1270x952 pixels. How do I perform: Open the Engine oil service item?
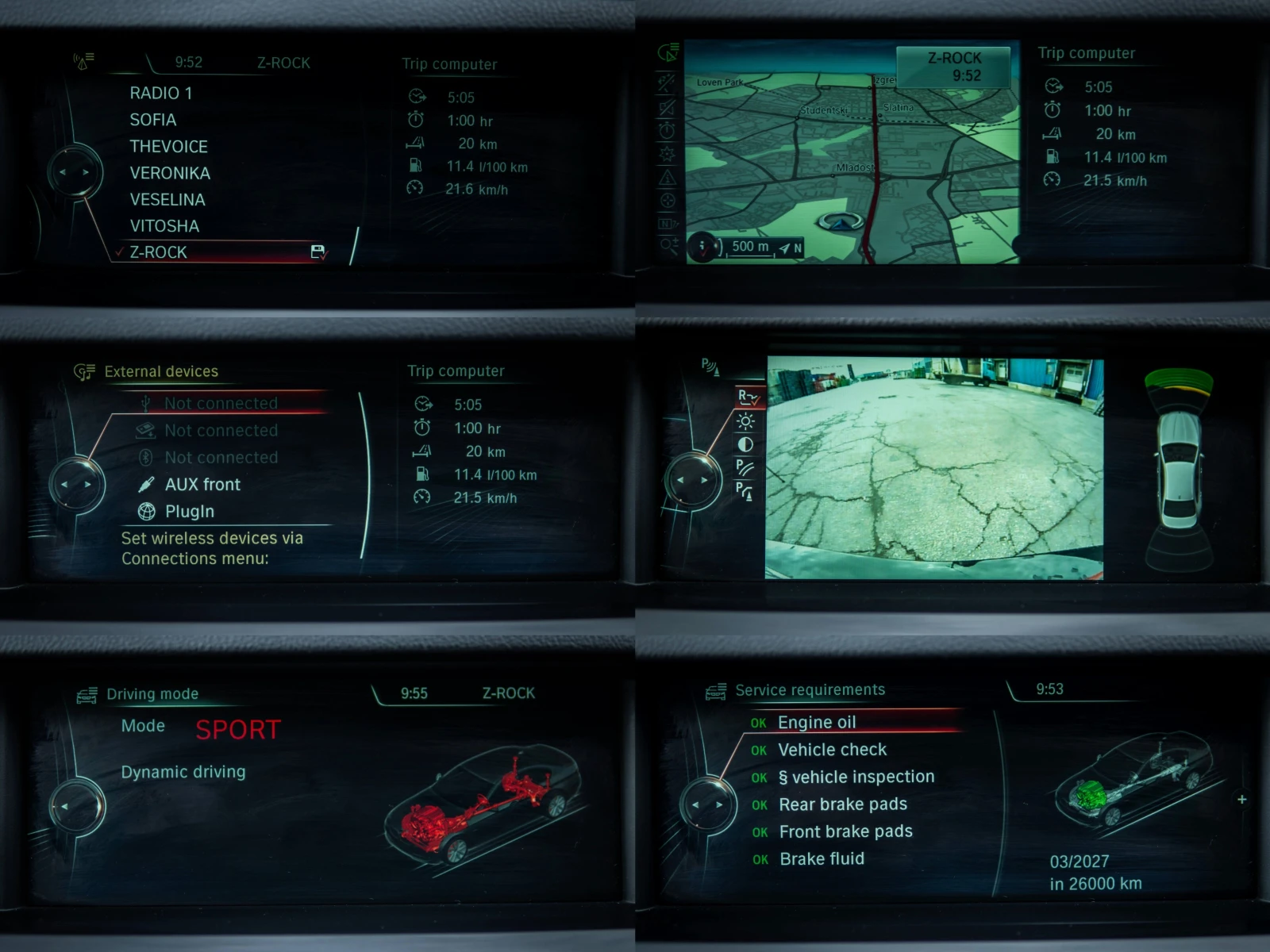pyautogui.click(x=817, y=723)
